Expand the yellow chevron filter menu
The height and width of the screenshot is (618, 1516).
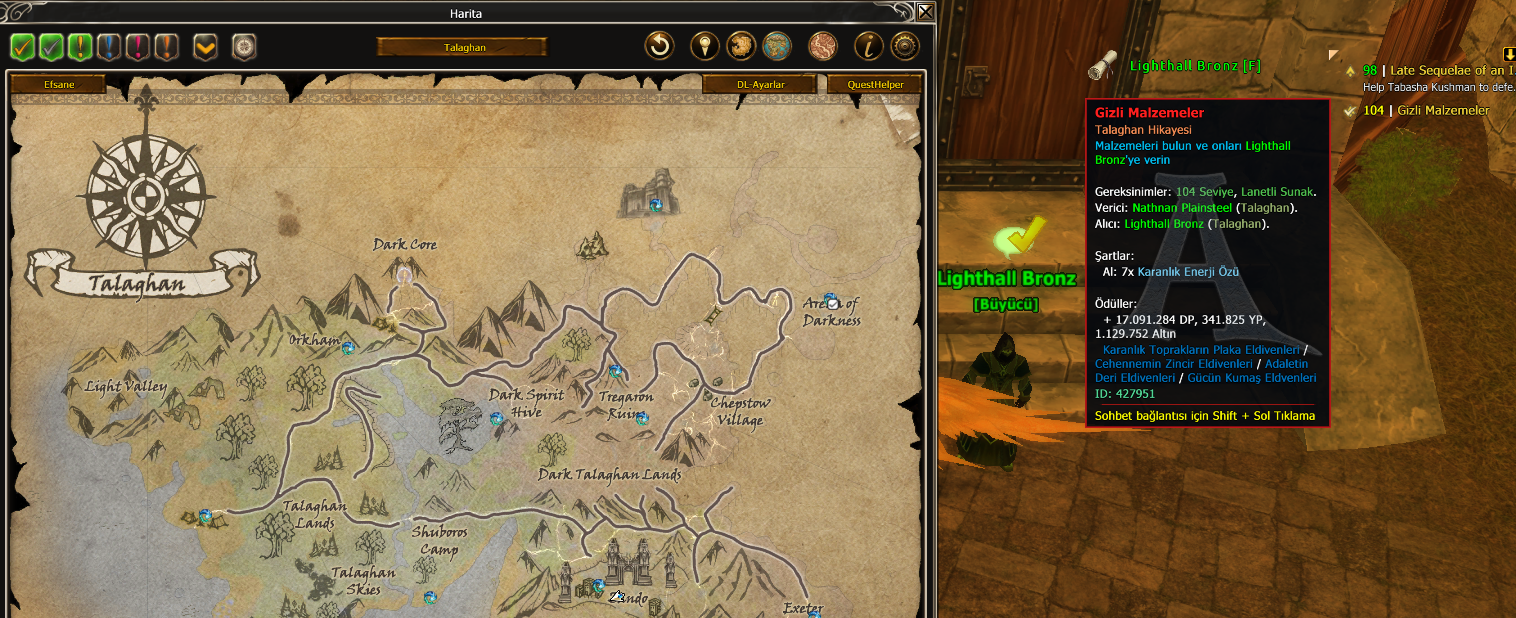(x=205, y=47)
